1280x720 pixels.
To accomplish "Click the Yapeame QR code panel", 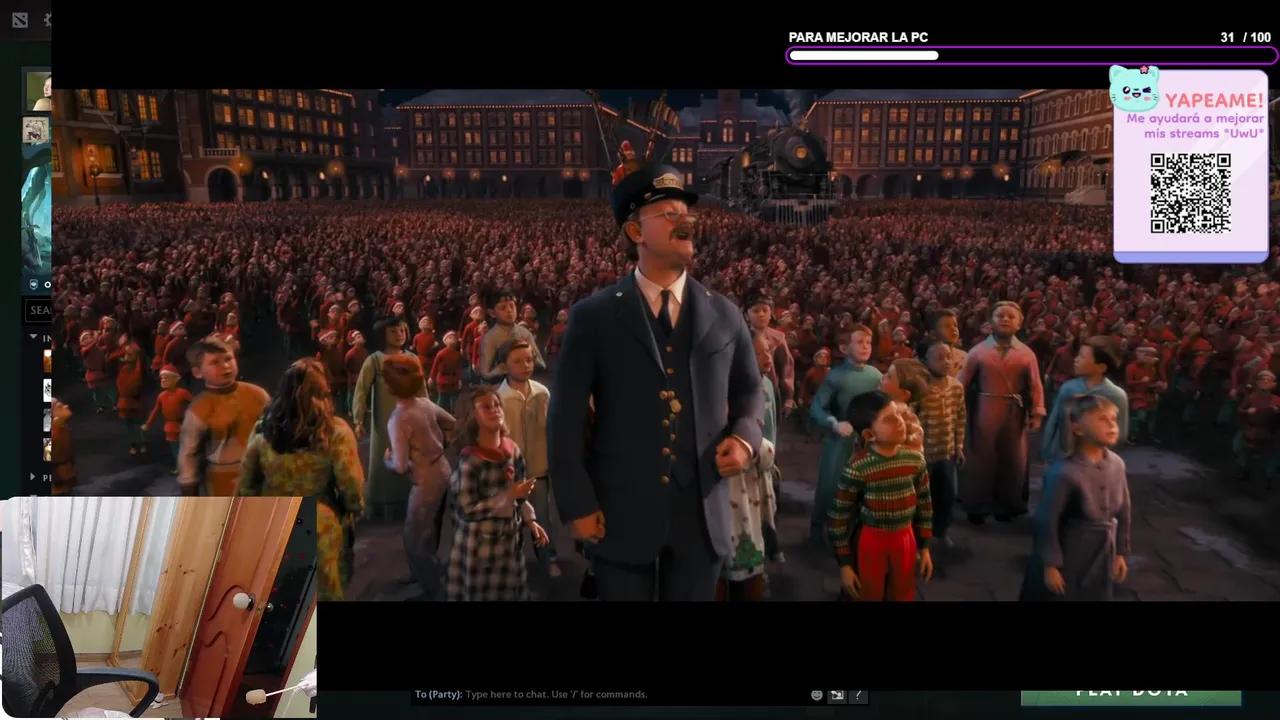I will click(1190, 190).
